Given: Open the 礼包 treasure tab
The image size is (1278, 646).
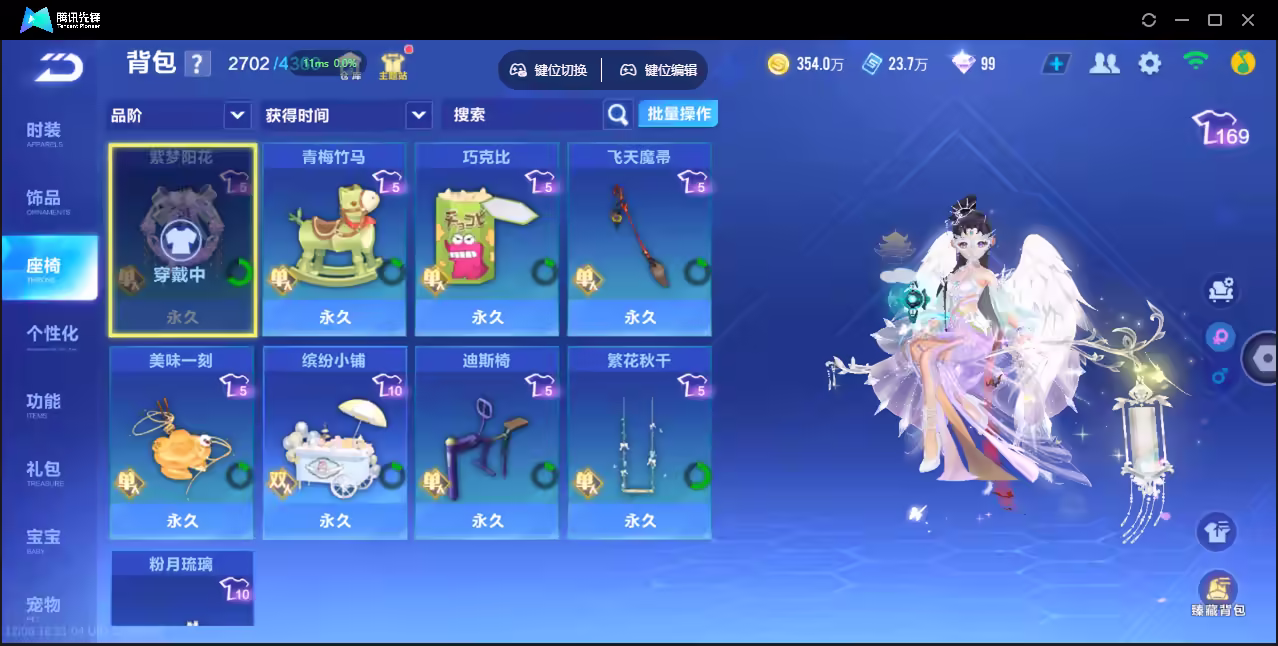Looking at the screenshot, I should 44,472.
